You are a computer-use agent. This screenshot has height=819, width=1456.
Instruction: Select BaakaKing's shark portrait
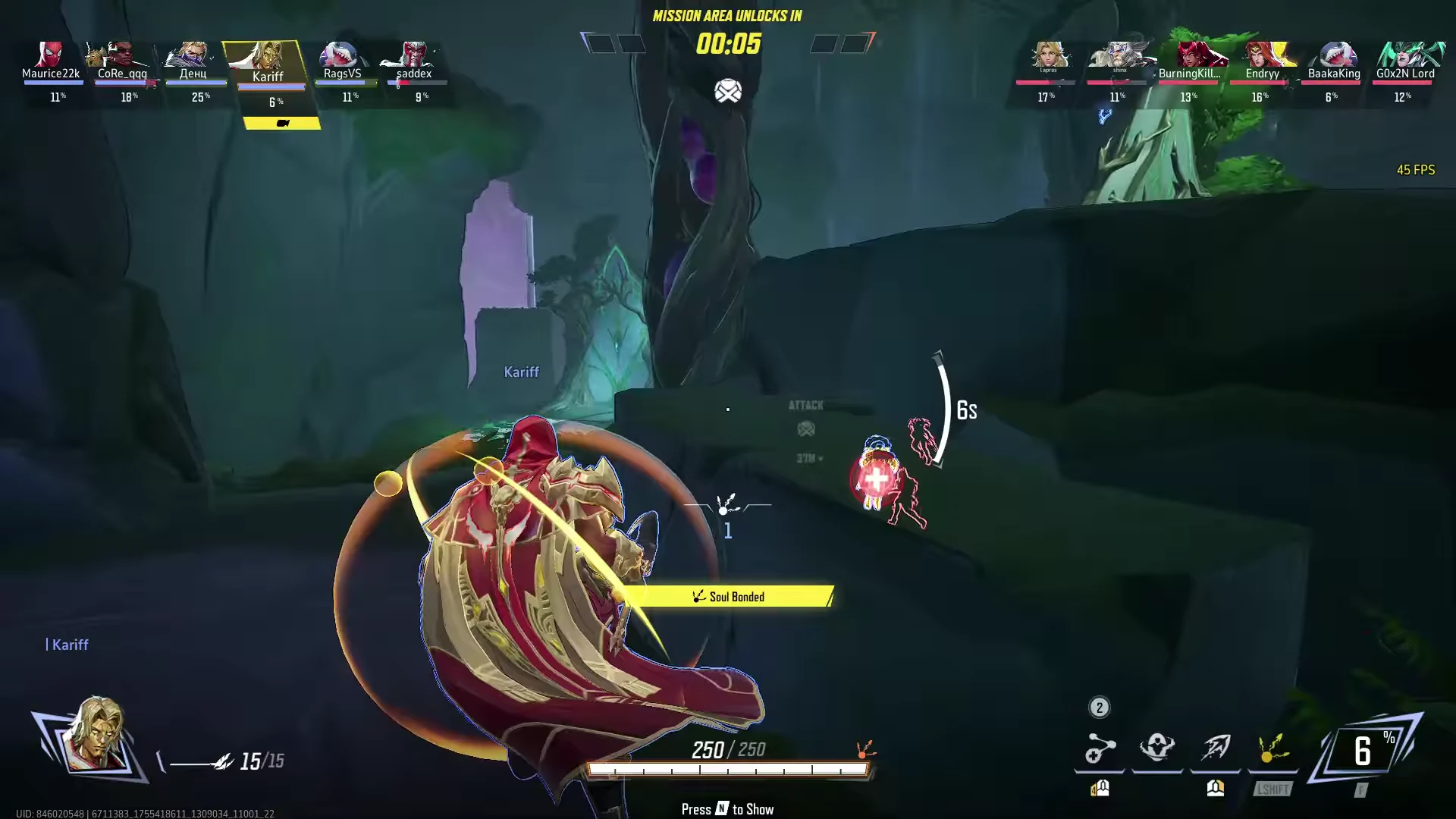pos(1334,55)
